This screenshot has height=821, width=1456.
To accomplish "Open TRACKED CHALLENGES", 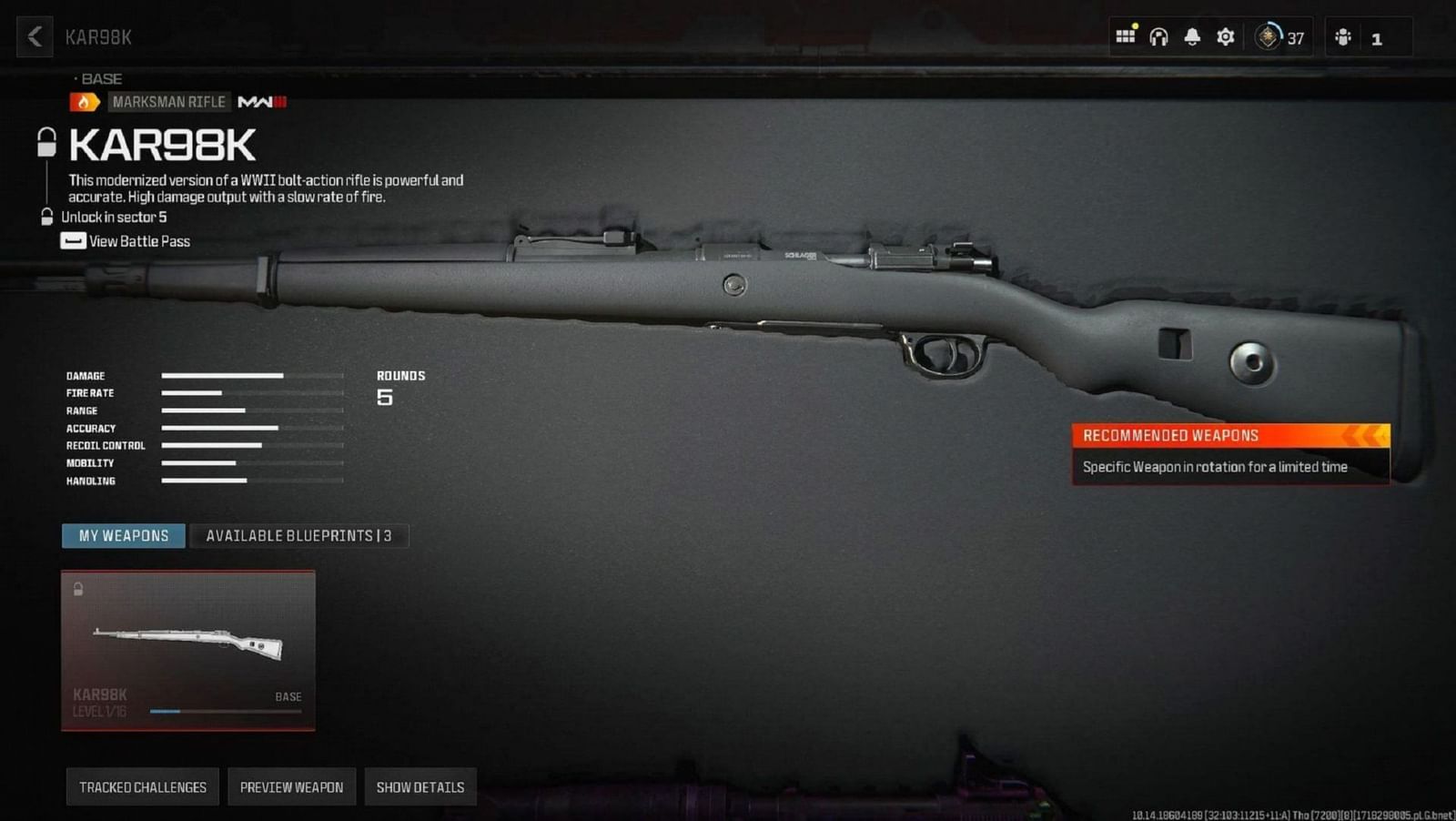I will [143, 786].
